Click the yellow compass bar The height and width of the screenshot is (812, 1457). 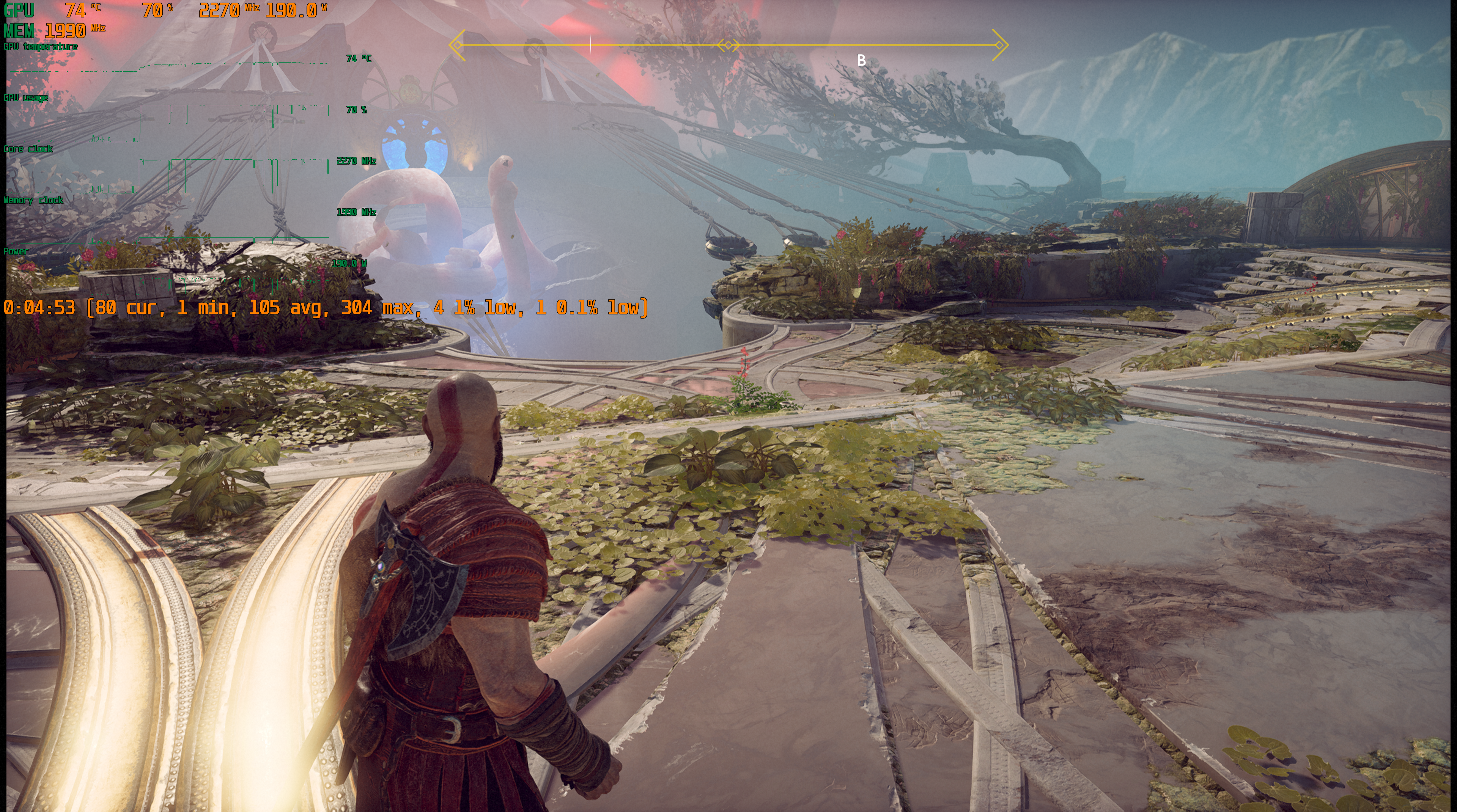click(728, 45)
